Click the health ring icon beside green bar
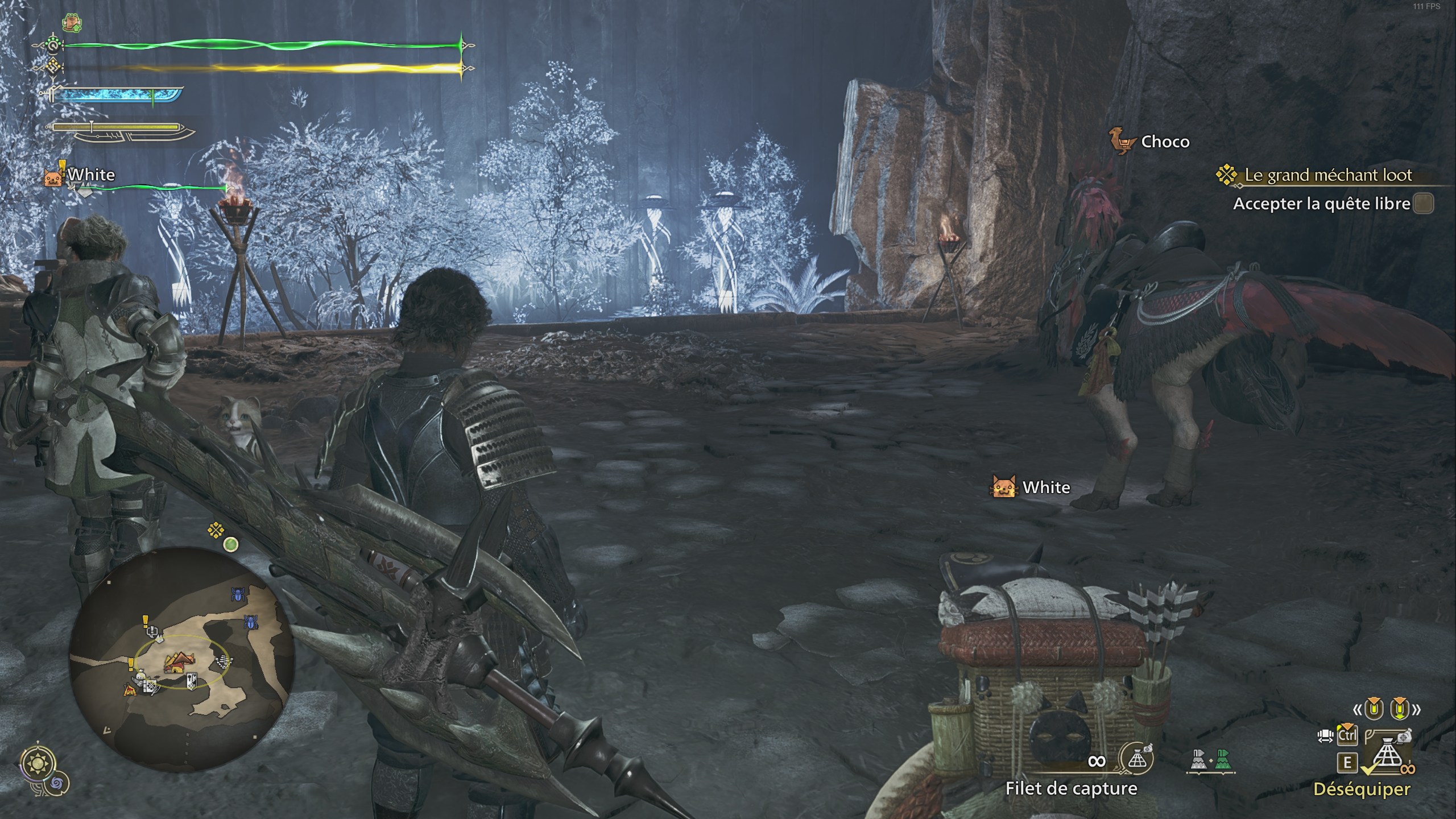Viewport: 1456px width, 819px height. click(53, 45)
